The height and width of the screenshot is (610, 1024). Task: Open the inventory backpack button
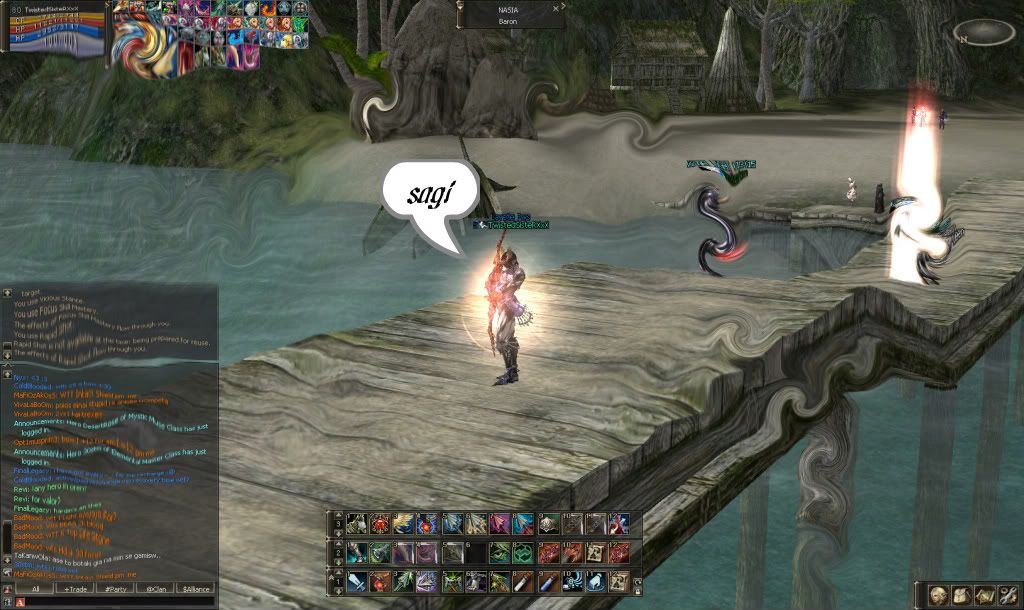point(961,594)
